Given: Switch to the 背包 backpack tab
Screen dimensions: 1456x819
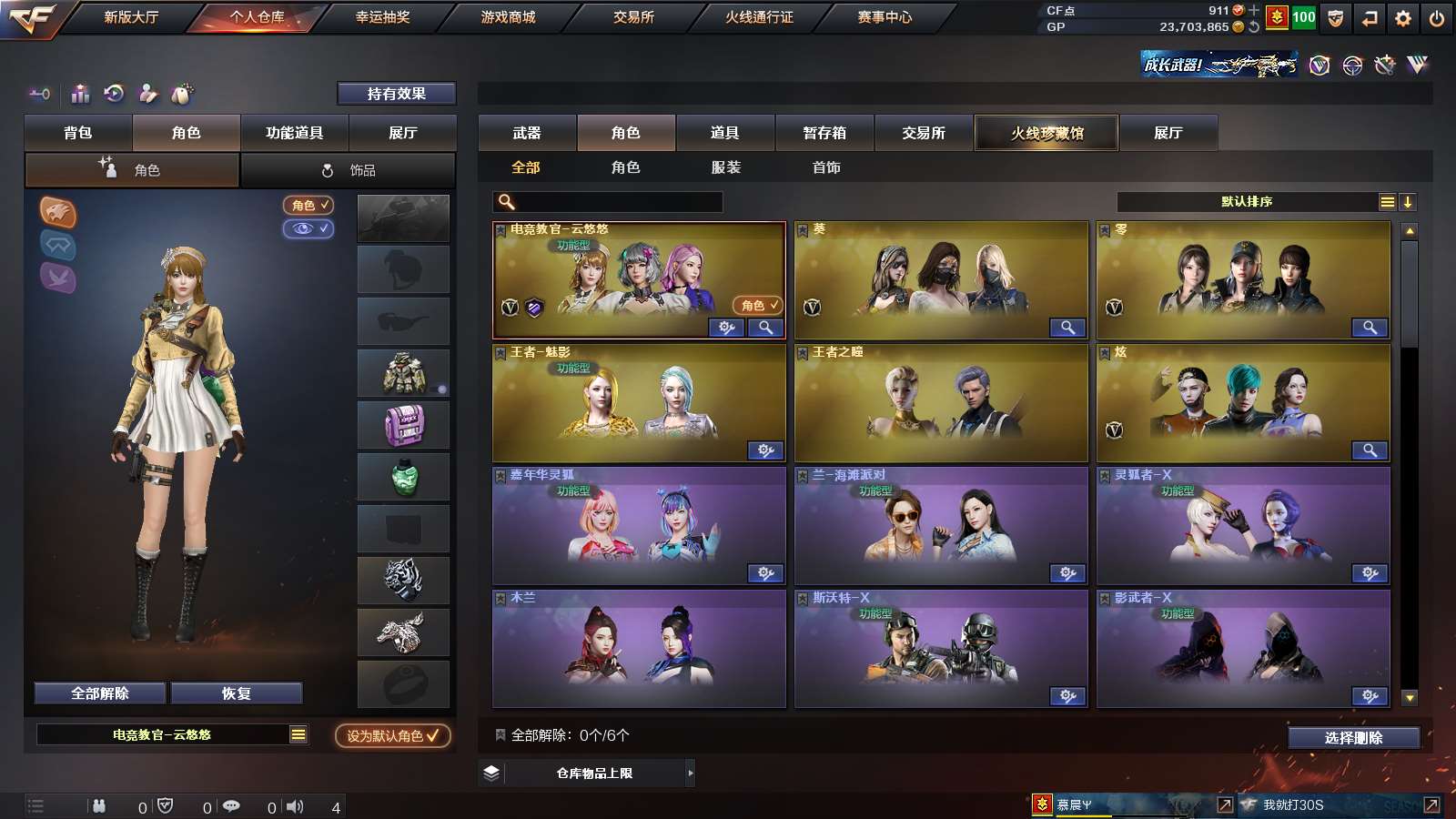Looking at the screenshot, I should point(78,133).
